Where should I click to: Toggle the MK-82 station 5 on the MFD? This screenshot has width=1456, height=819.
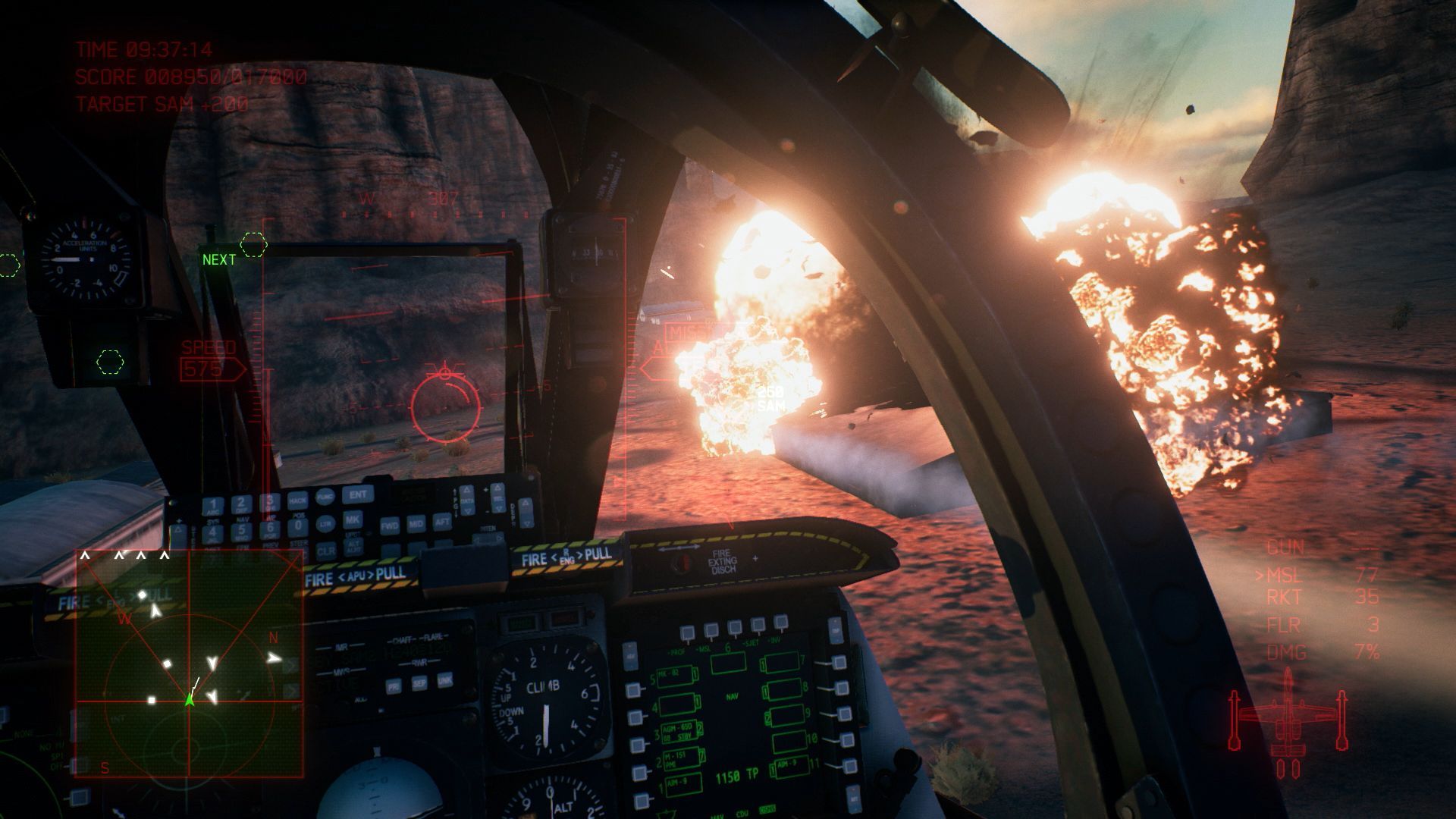click(676, 677)
